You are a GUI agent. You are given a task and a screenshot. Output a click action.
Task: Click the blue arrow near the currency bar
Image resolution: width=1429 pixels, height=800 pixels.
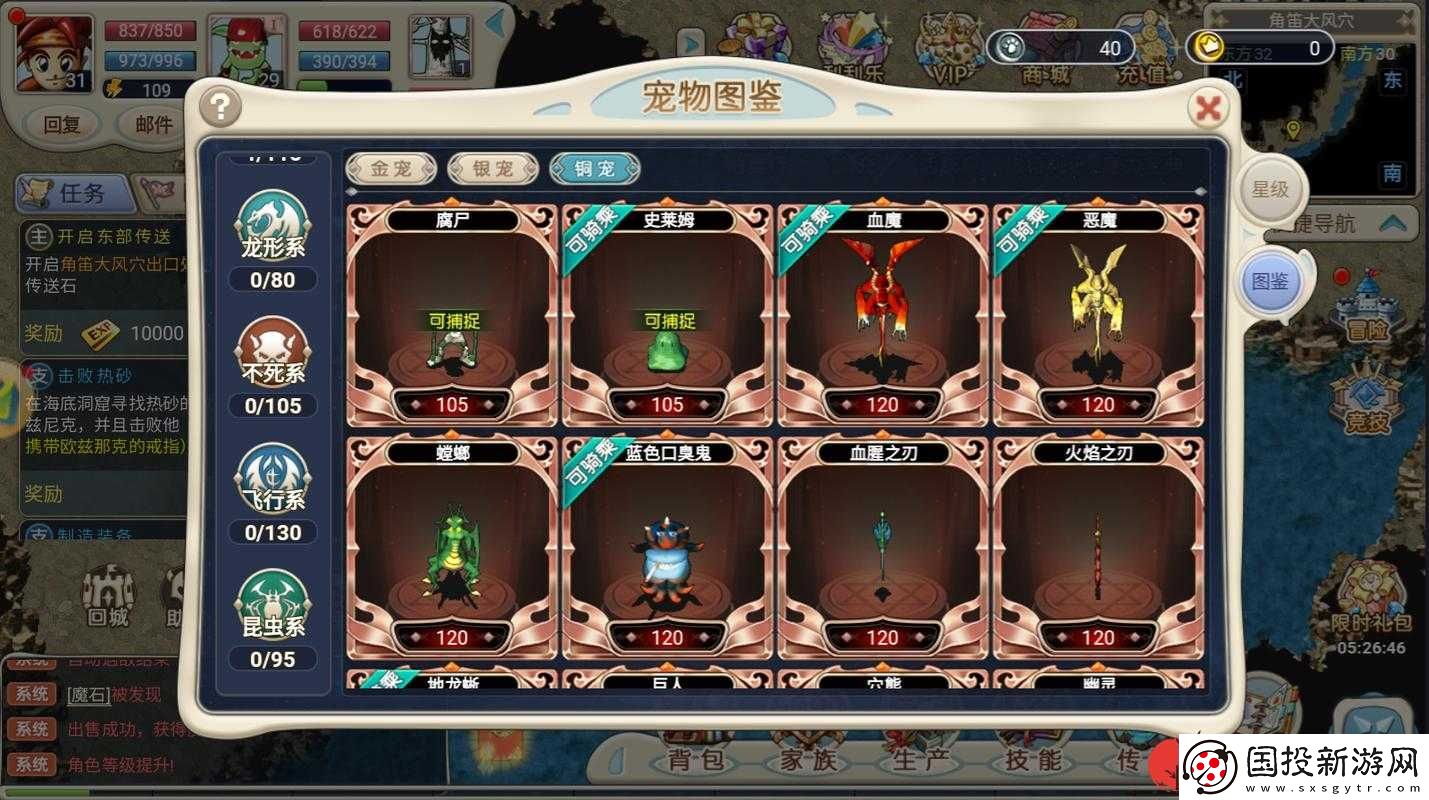(691, 43)
